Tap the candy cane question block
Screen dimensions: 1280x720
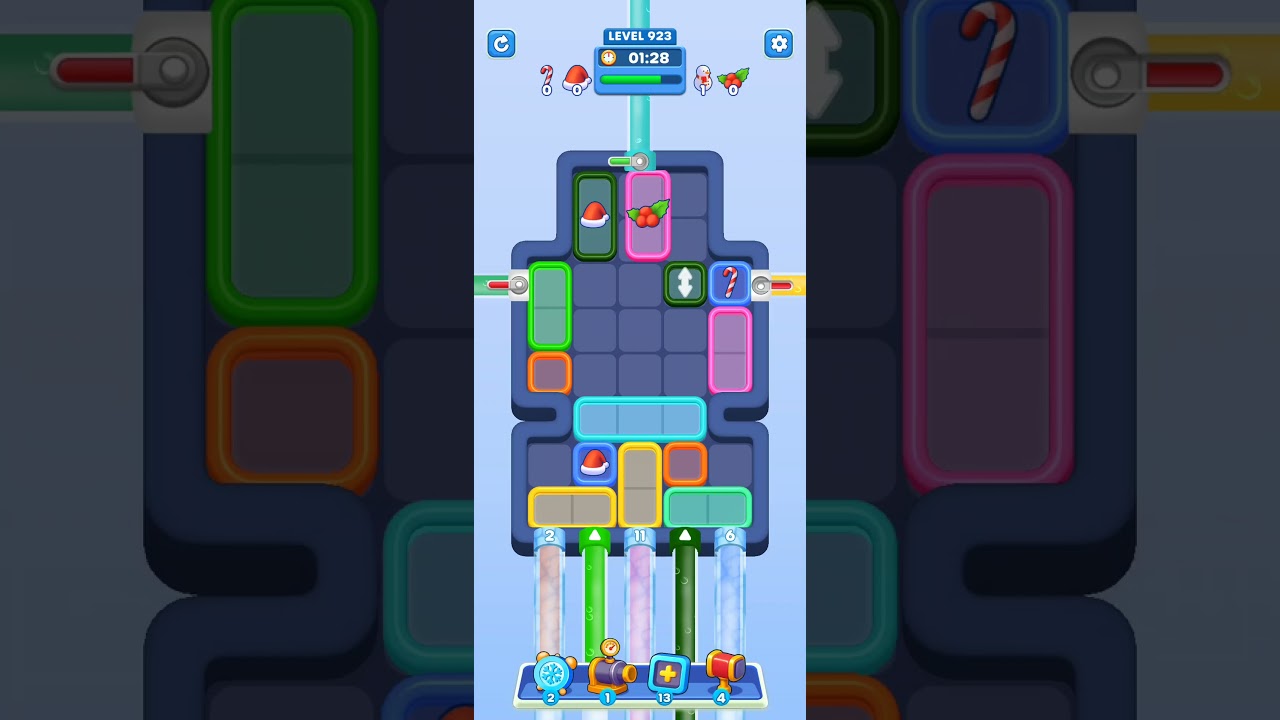[x=729, y=285]
